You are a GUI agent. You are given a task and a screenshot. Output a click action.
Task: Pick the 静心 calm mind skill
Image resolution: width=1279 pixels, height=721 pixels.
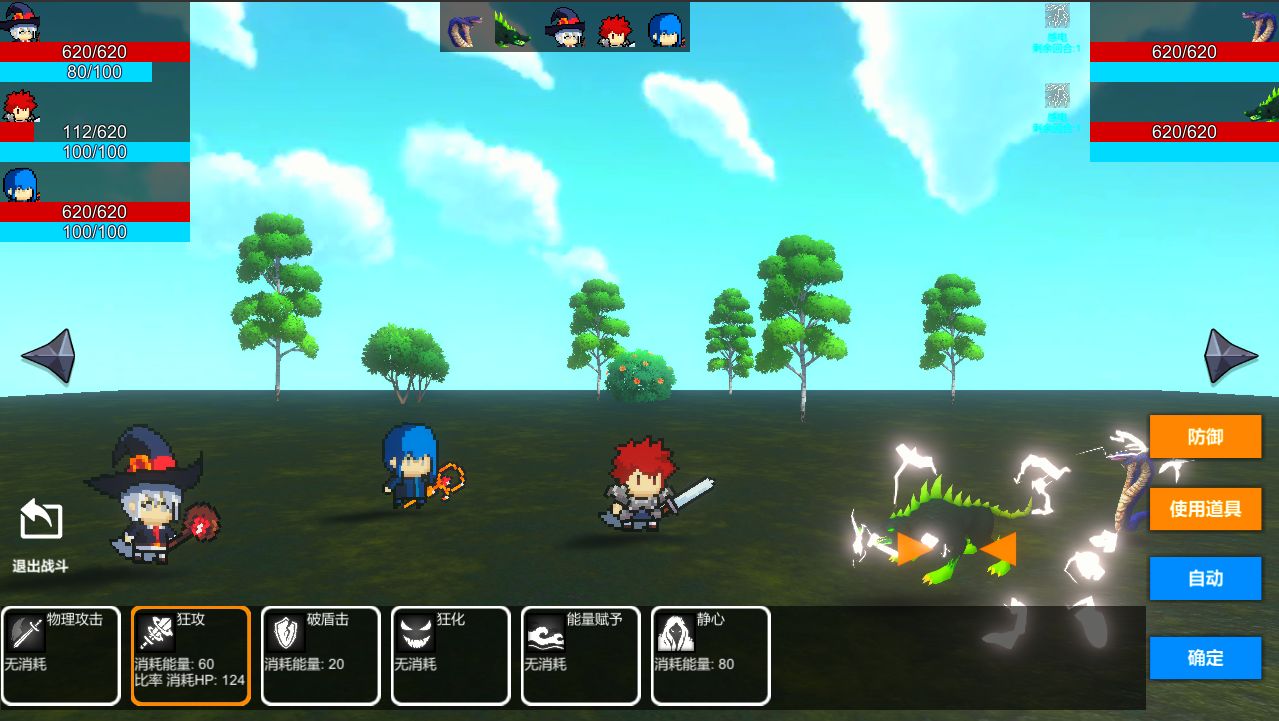tap(711, 655)
